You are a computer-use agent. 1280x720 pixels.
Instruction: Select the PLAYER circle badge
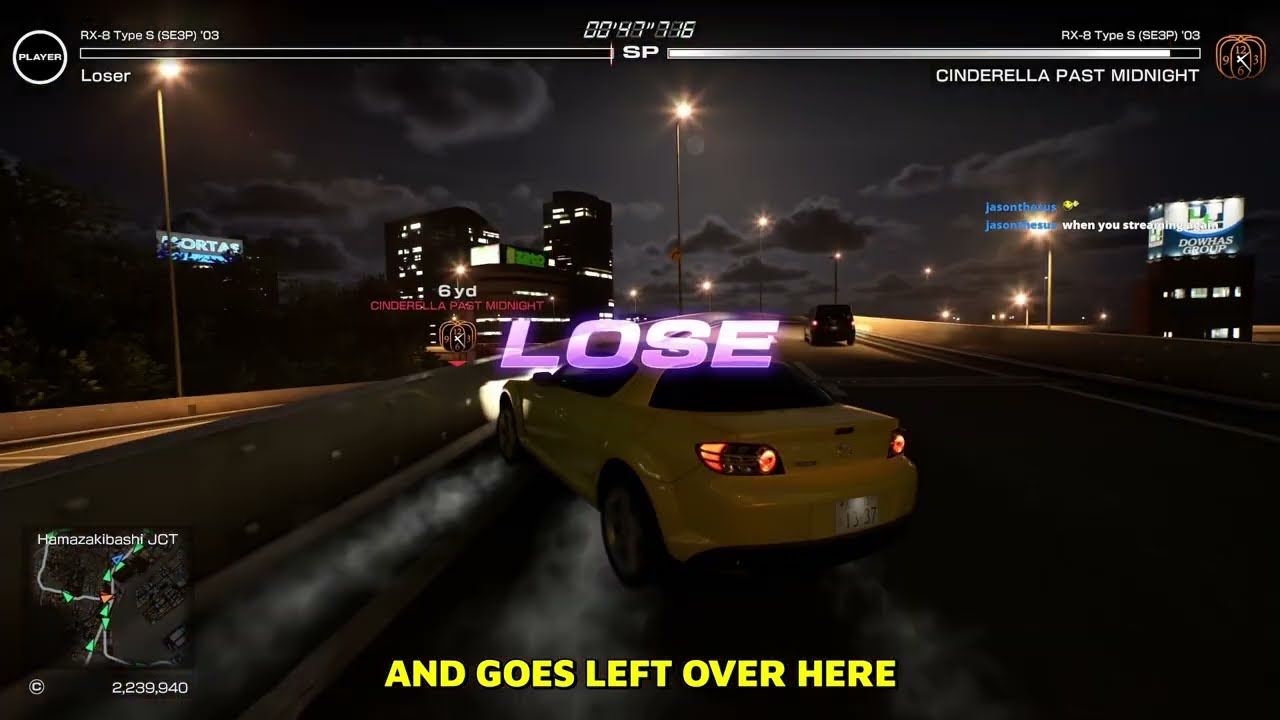point(39,57)
